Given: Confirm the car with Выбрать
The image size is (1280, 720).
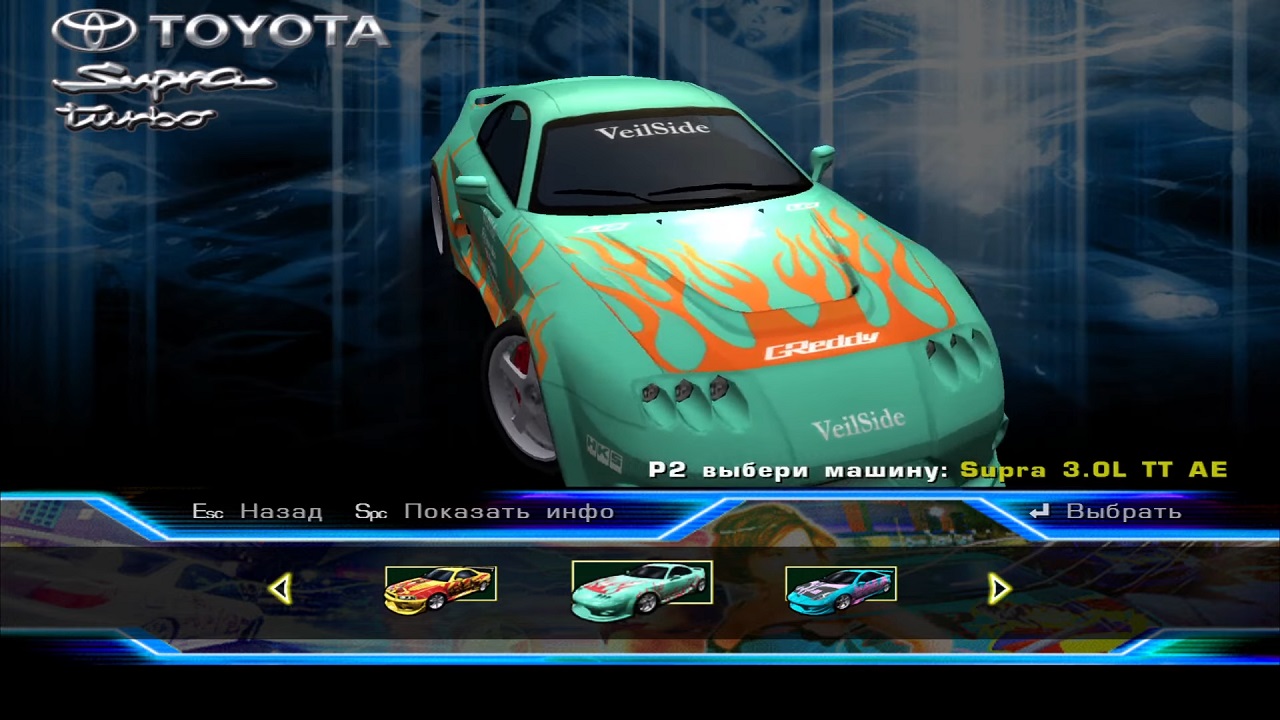Looking at the screenshot, I should click(x=1106, y=512).
